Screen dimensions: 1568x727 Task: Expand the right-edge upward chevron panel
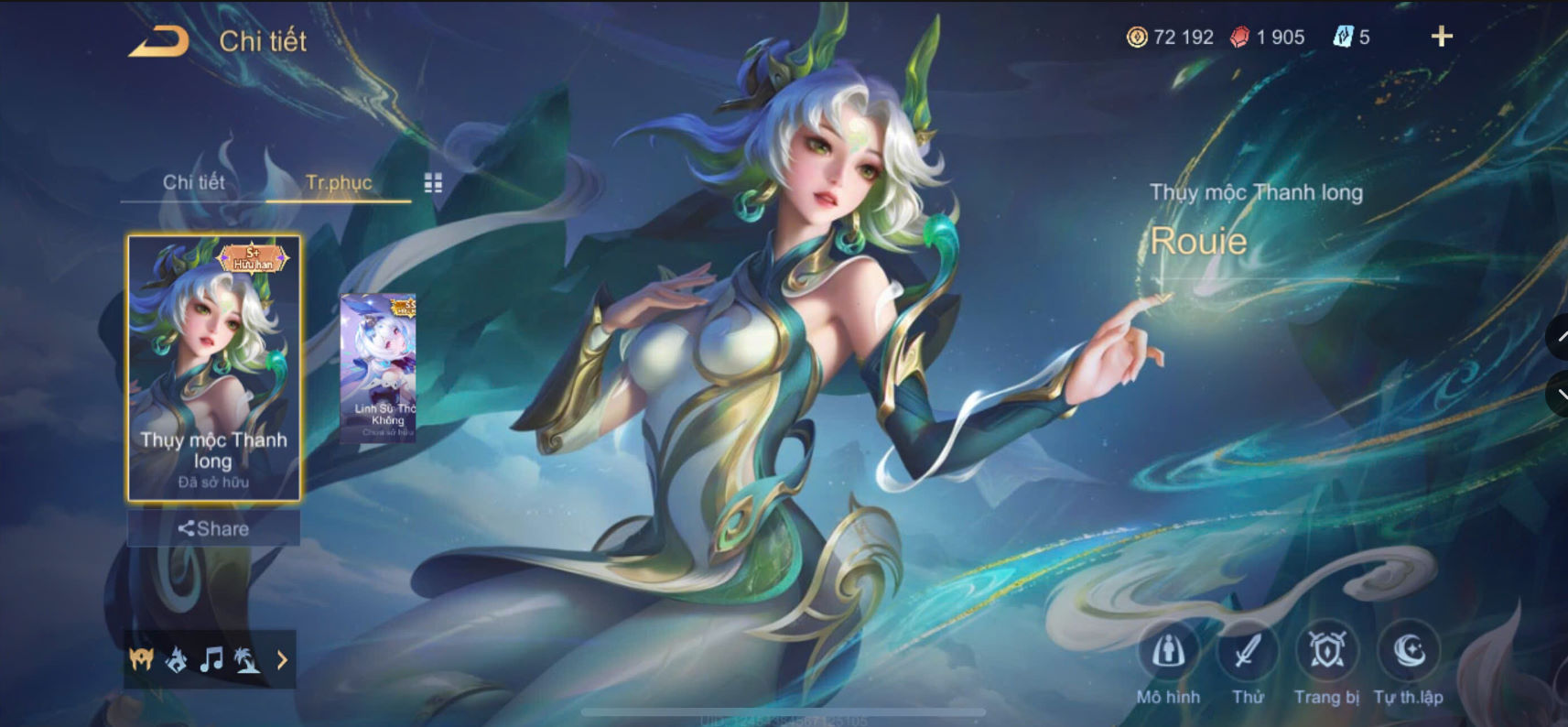pos(1560,337)
